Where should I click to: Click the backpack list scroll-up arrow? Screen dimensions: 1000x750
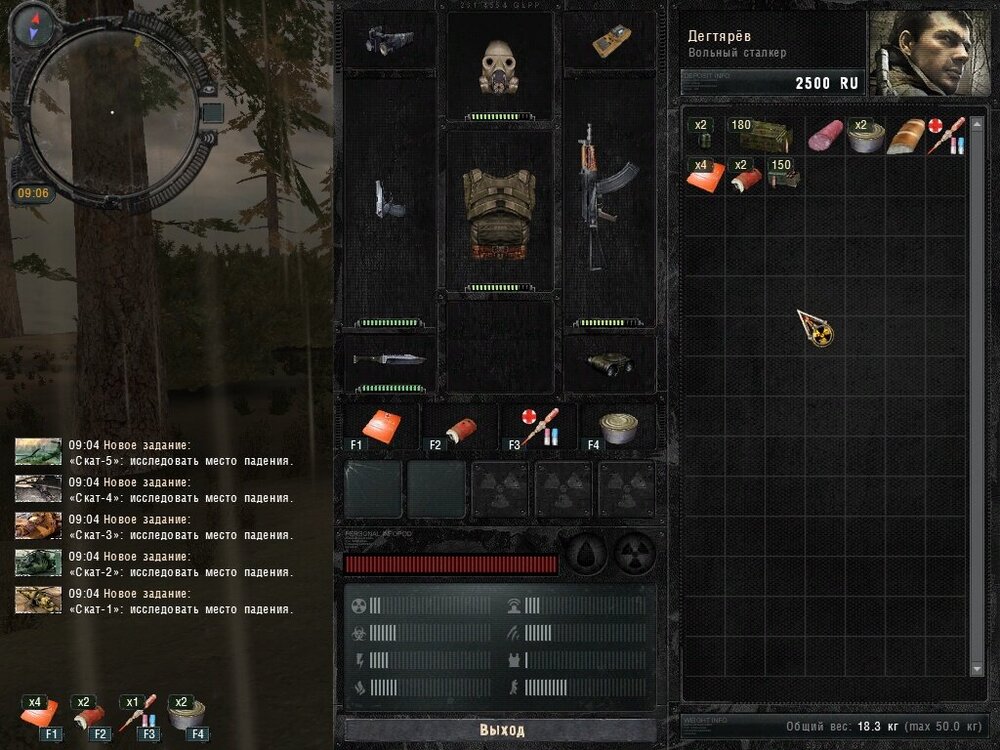(x=977, y=117)
